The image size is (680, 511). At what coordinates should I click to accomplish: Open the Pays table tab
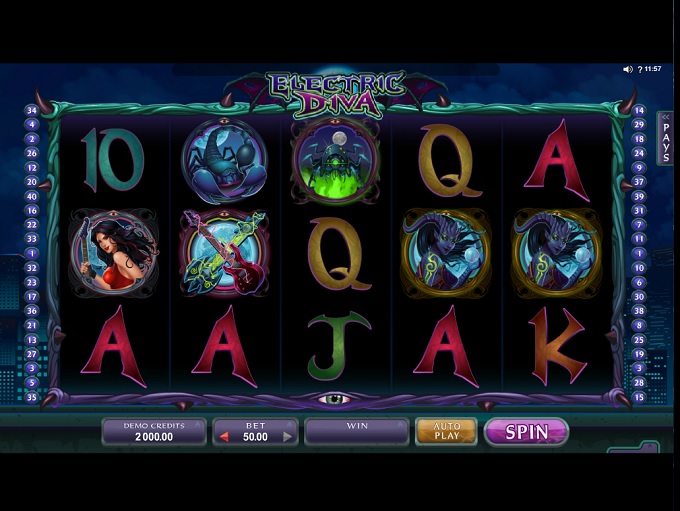click(666, 139)
